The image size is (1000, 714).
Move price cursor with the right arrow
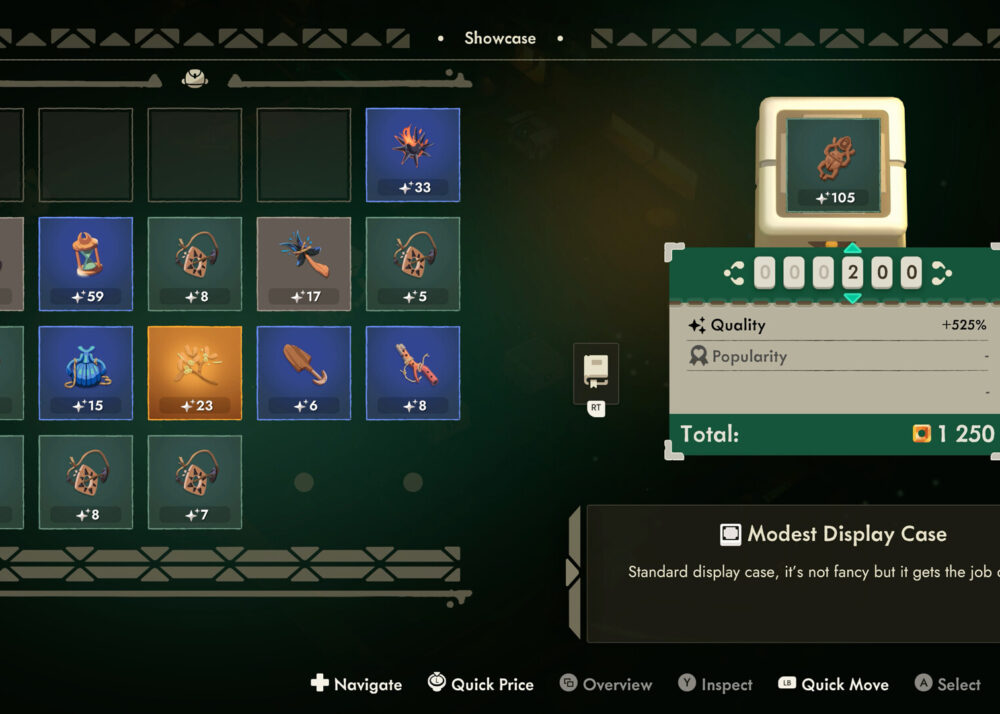click(941, 273)
